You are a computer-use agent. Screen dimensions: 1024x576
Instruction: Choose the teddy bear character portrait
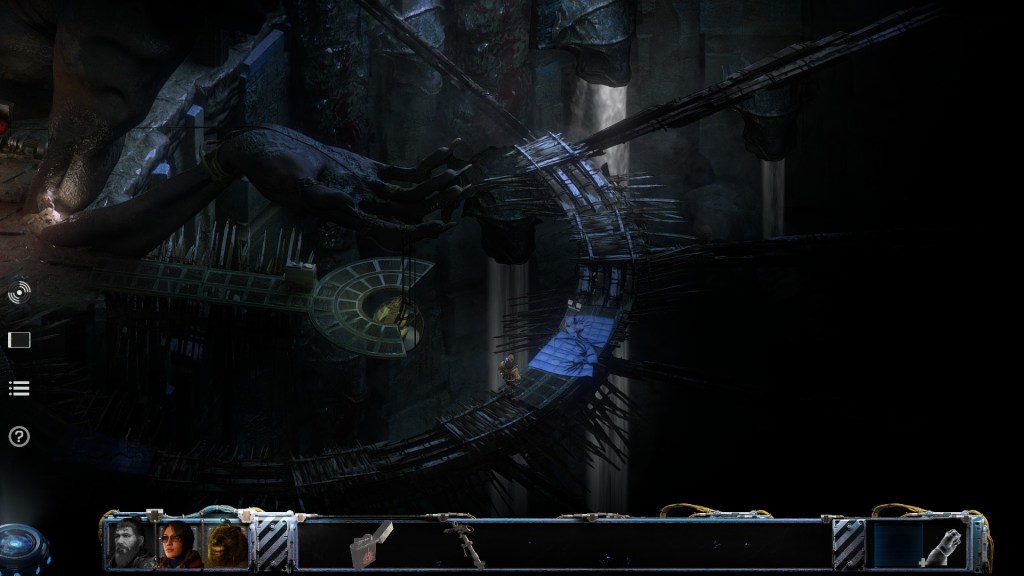pos(226,544)
